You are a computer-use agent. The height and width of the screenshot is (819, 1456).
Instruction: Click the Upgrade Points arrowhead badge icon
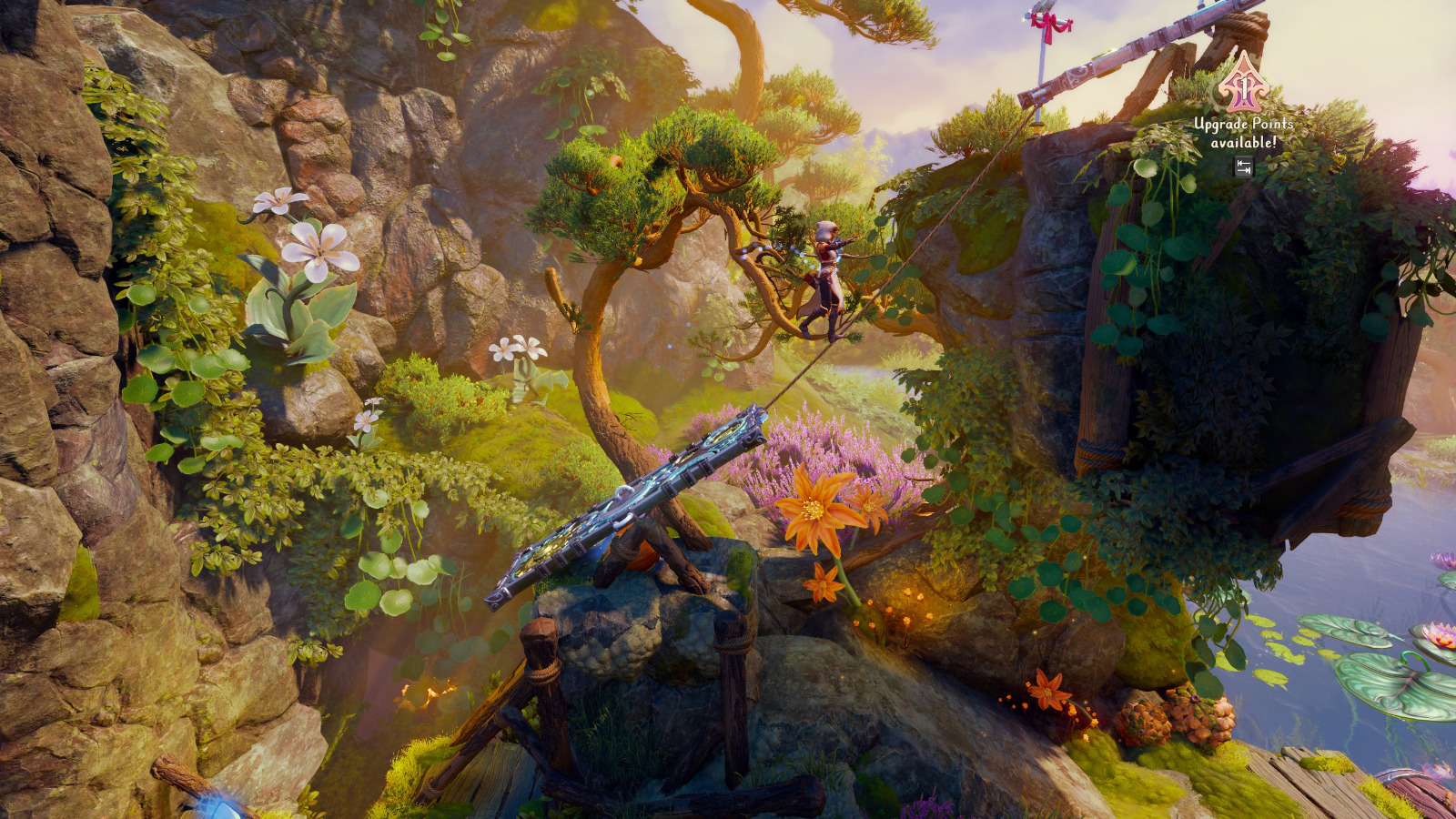tap(1243, 82)
